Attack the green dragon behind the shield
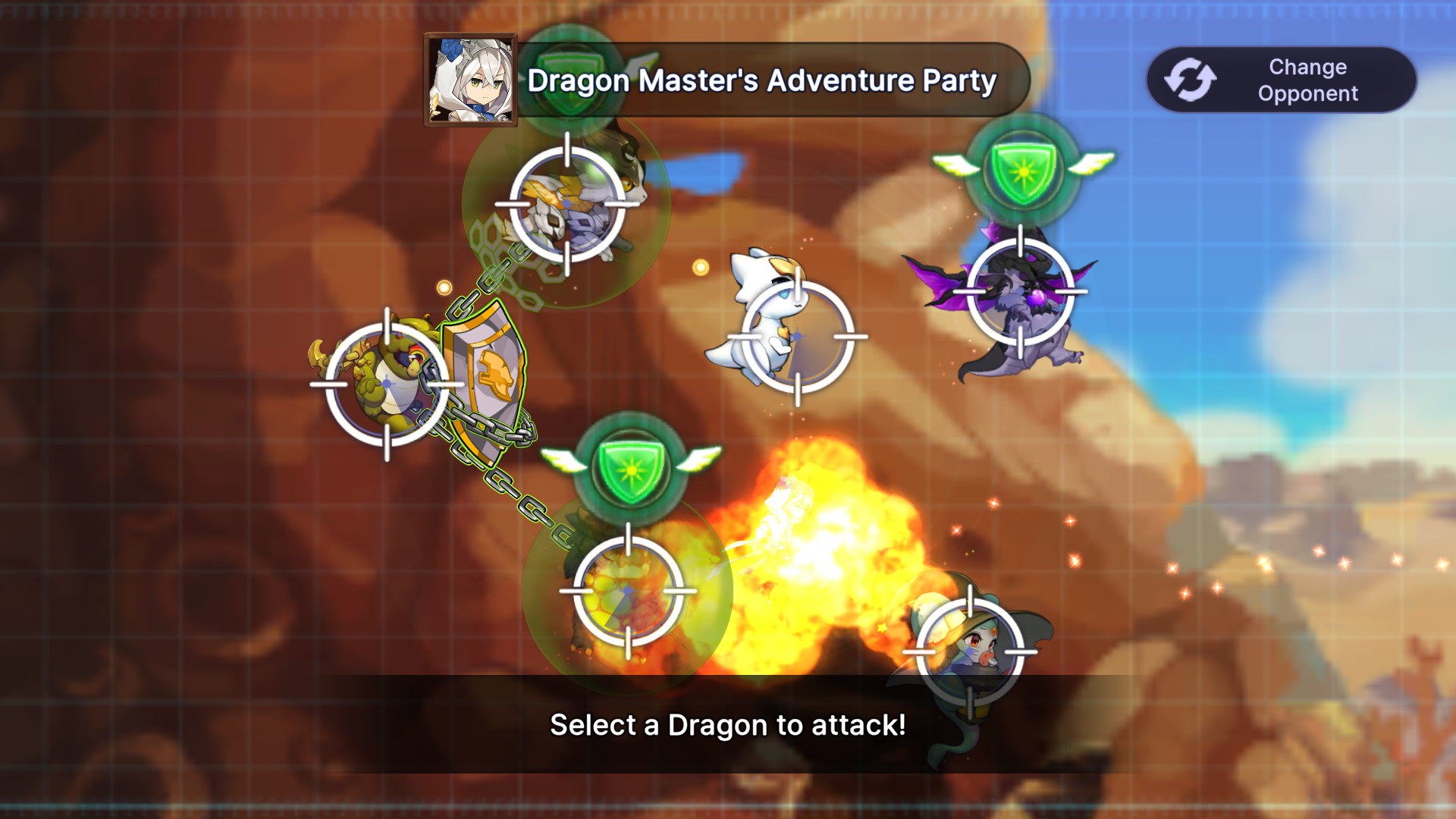Screen dimensions: 1456x819 [x=387, y=384]
